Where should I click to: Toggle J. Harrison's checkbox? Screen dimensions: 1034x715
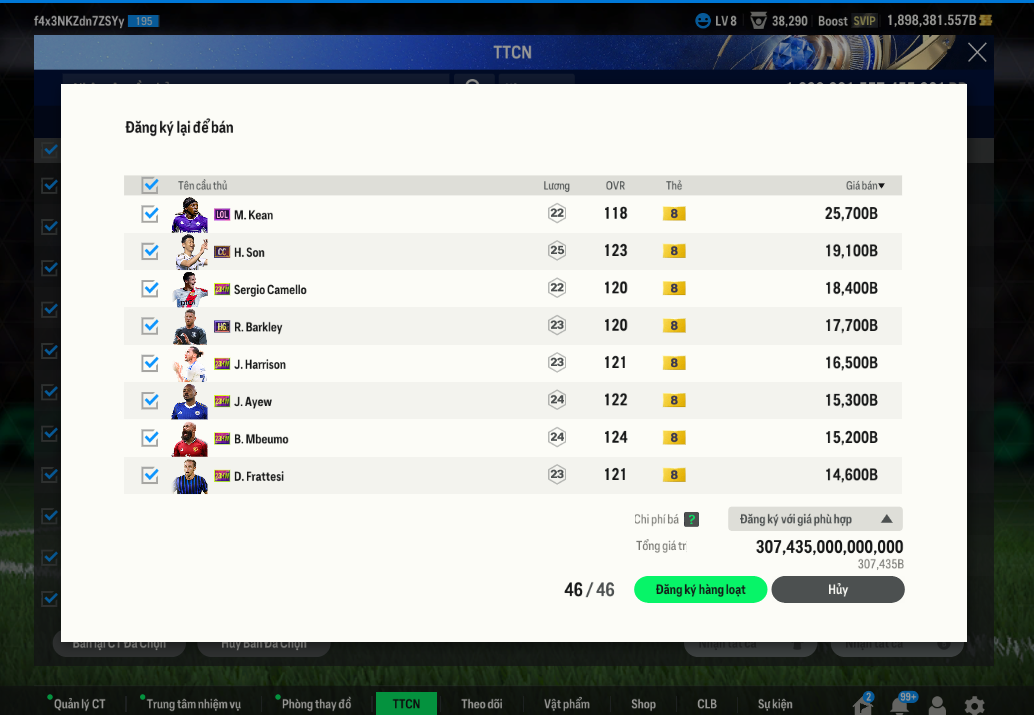150,363
